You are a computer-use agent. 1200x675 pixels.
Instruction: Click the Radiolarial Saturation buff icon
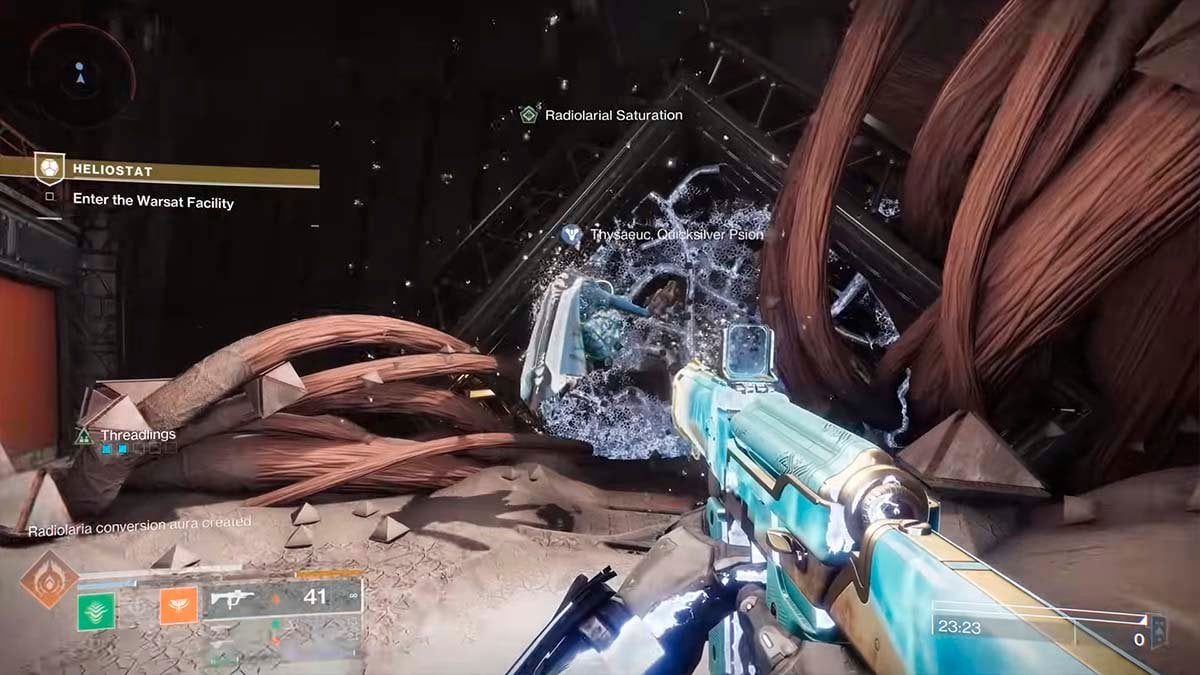click(528, 115)
